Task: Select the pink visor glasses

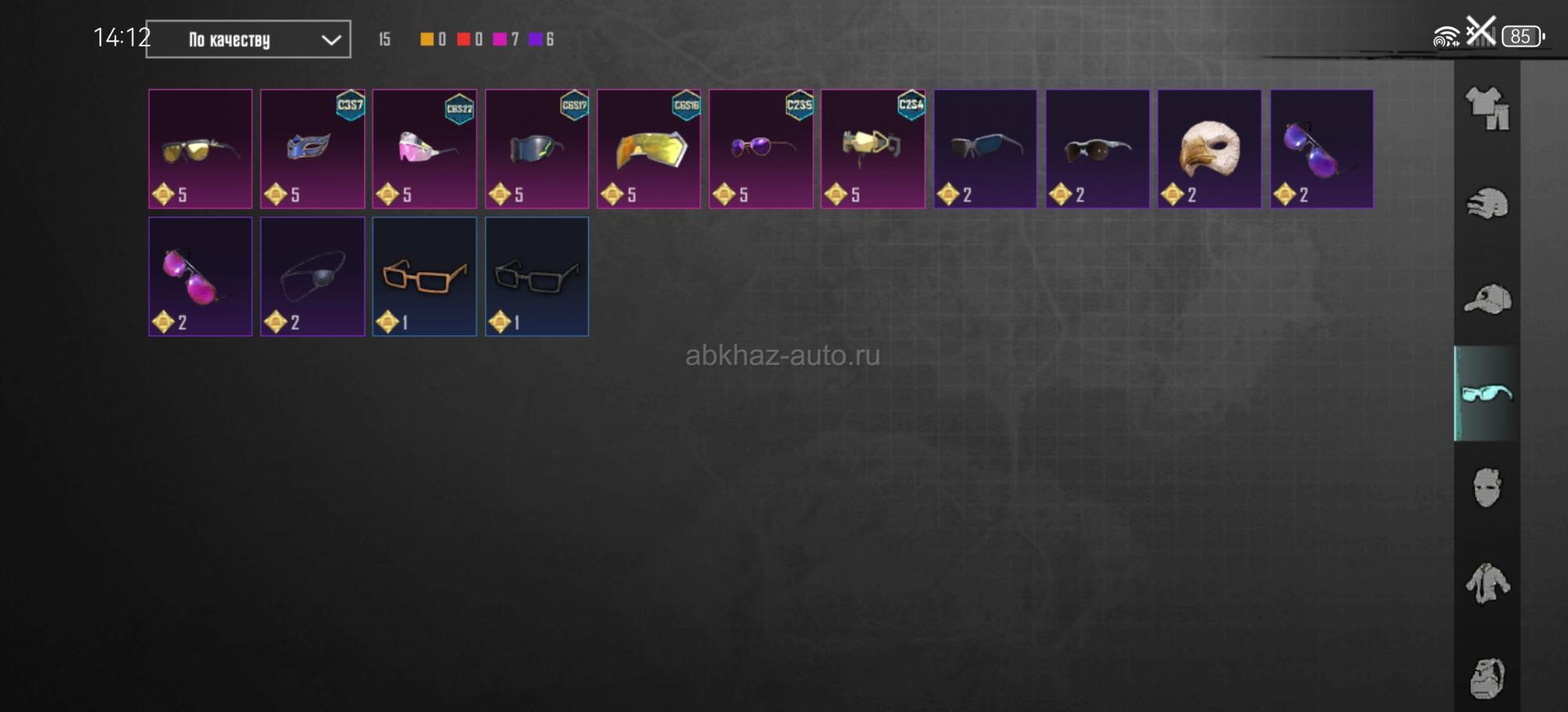Action: point(424,149)
